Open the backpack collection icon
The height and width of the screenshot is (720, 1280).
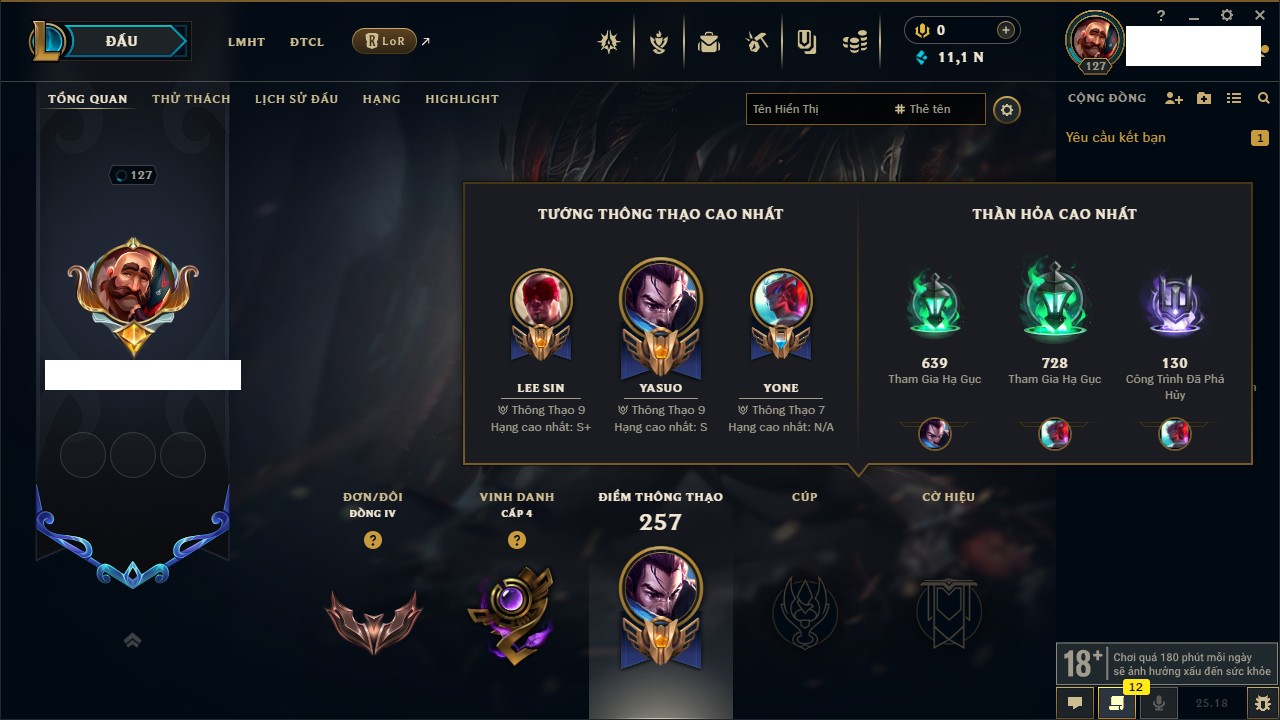[x=709, y=42]
